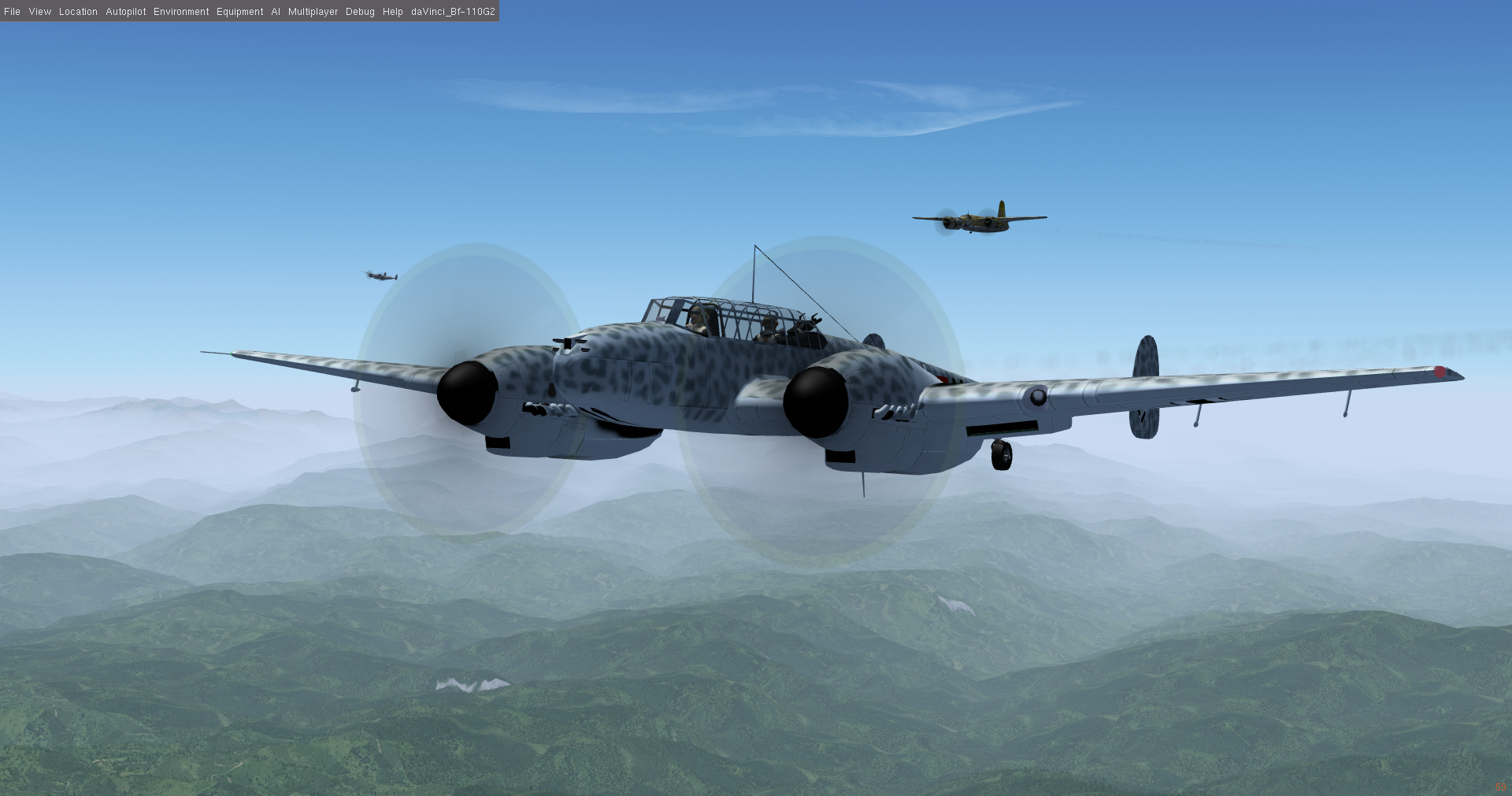This screenshot has height=796, width=1512.
Task: Show the Debug menu
Action: pyautogui.click(x=360, y=12)
